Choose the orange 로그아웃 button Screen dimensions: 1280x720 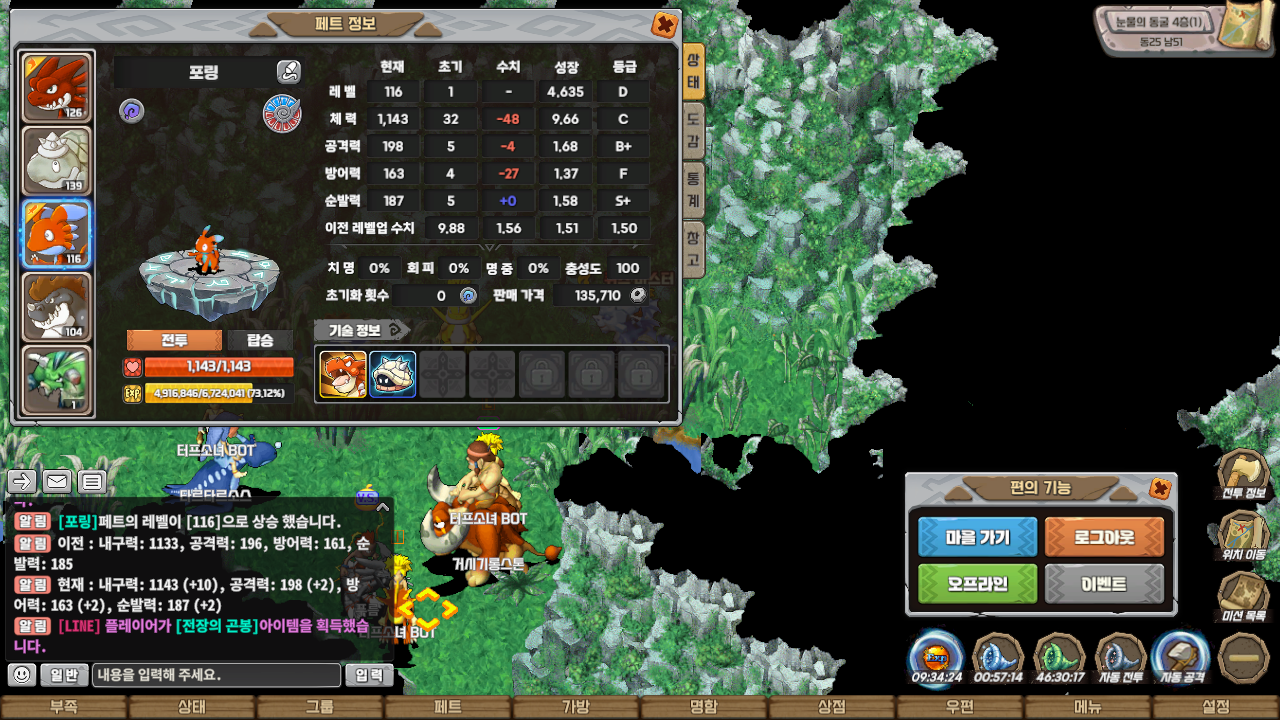1104,537
